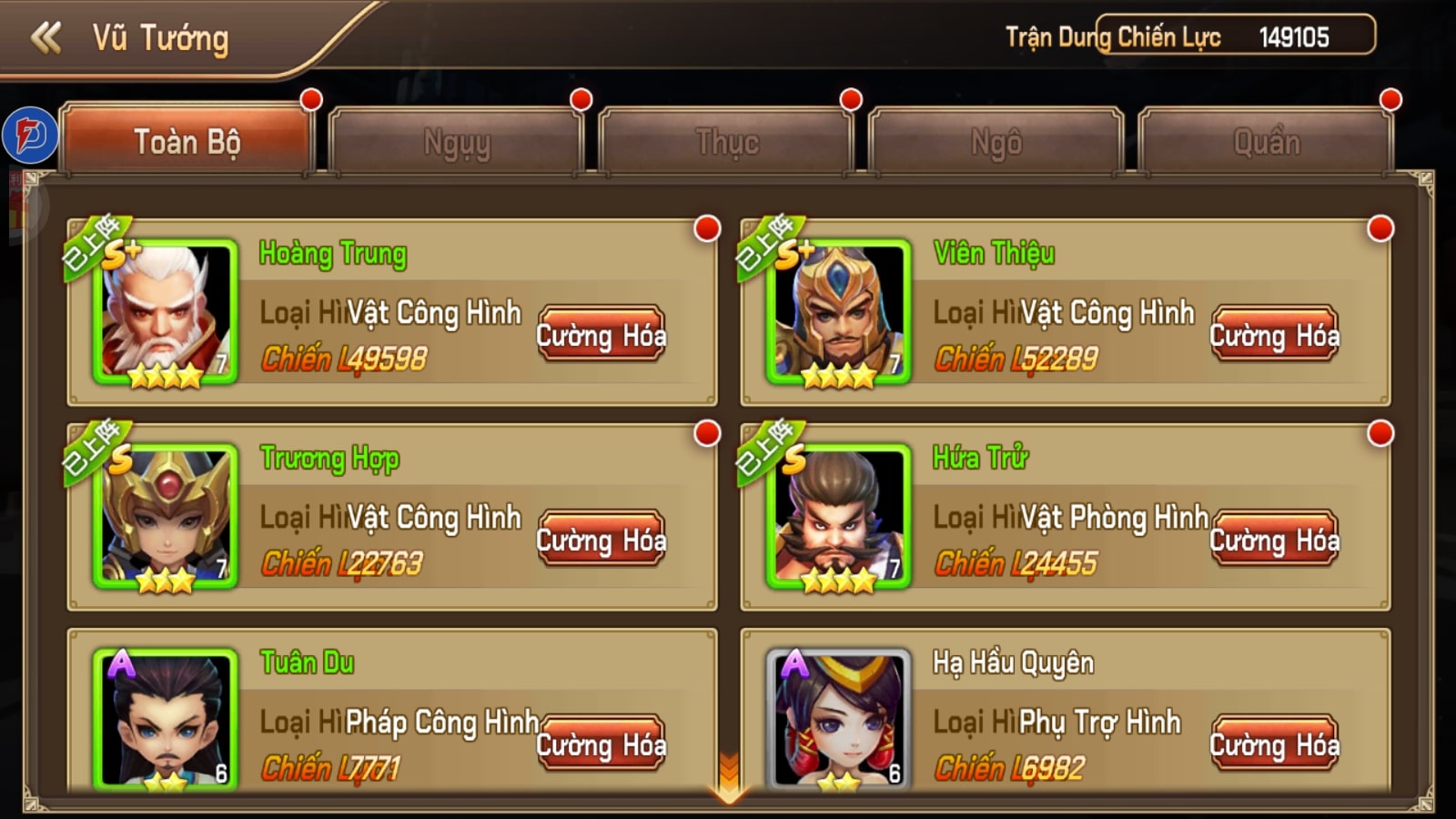This screenshot has width=1456, height=819.
Task: Open the Ngô faction tab
Action: pos(996,142)
